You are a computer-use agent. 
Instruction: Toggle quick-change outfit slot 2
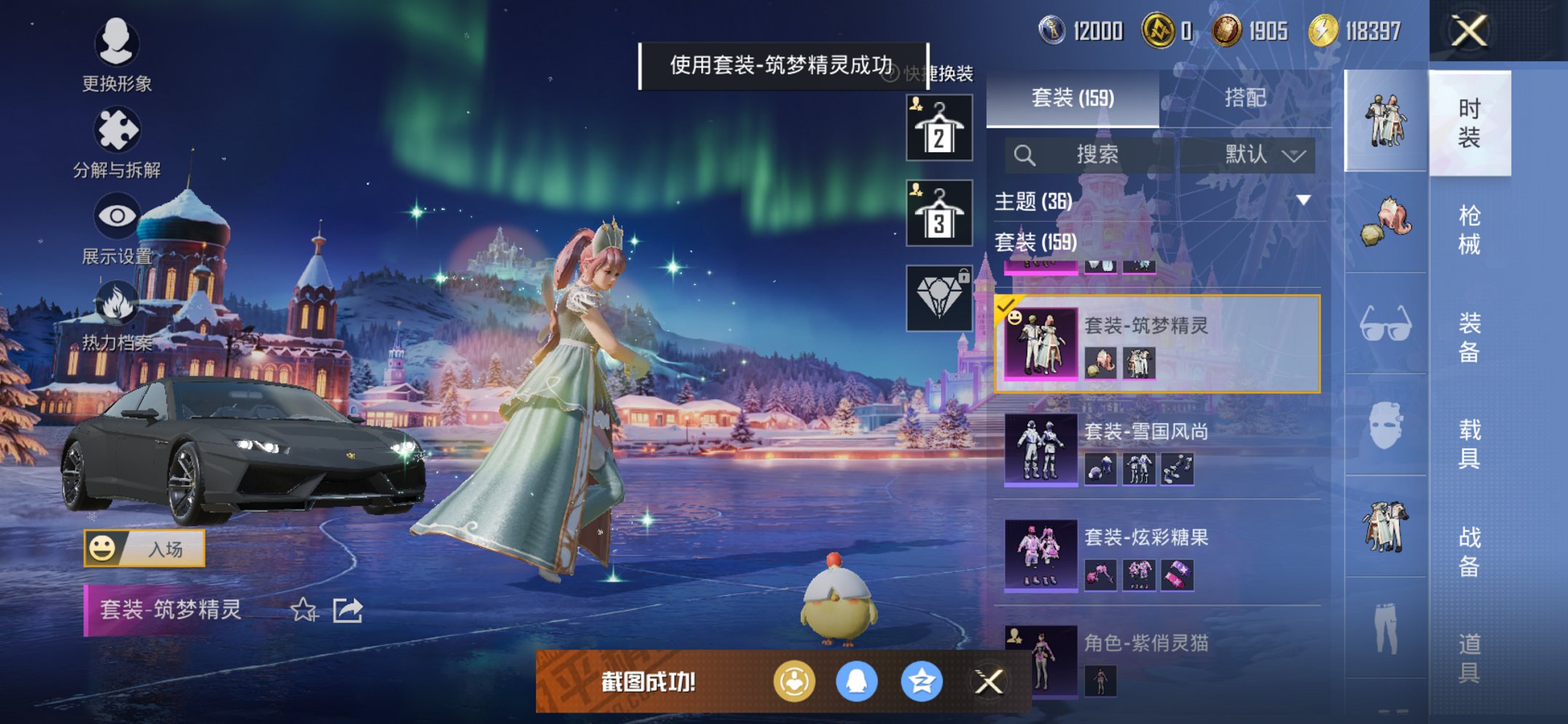(x=938, y=127)
